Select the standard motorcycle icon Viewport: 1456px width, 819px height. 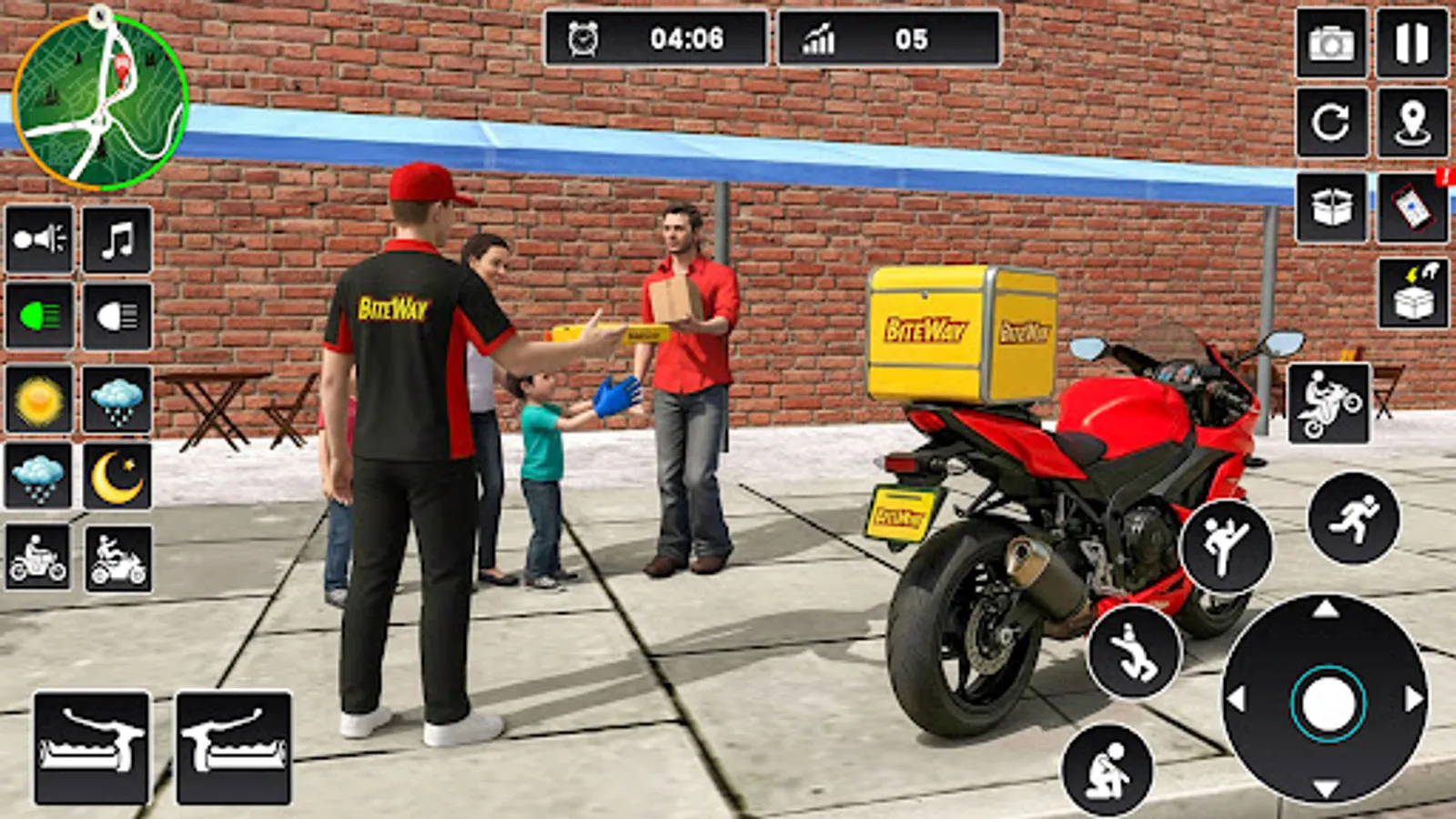(x=36, y=555)
